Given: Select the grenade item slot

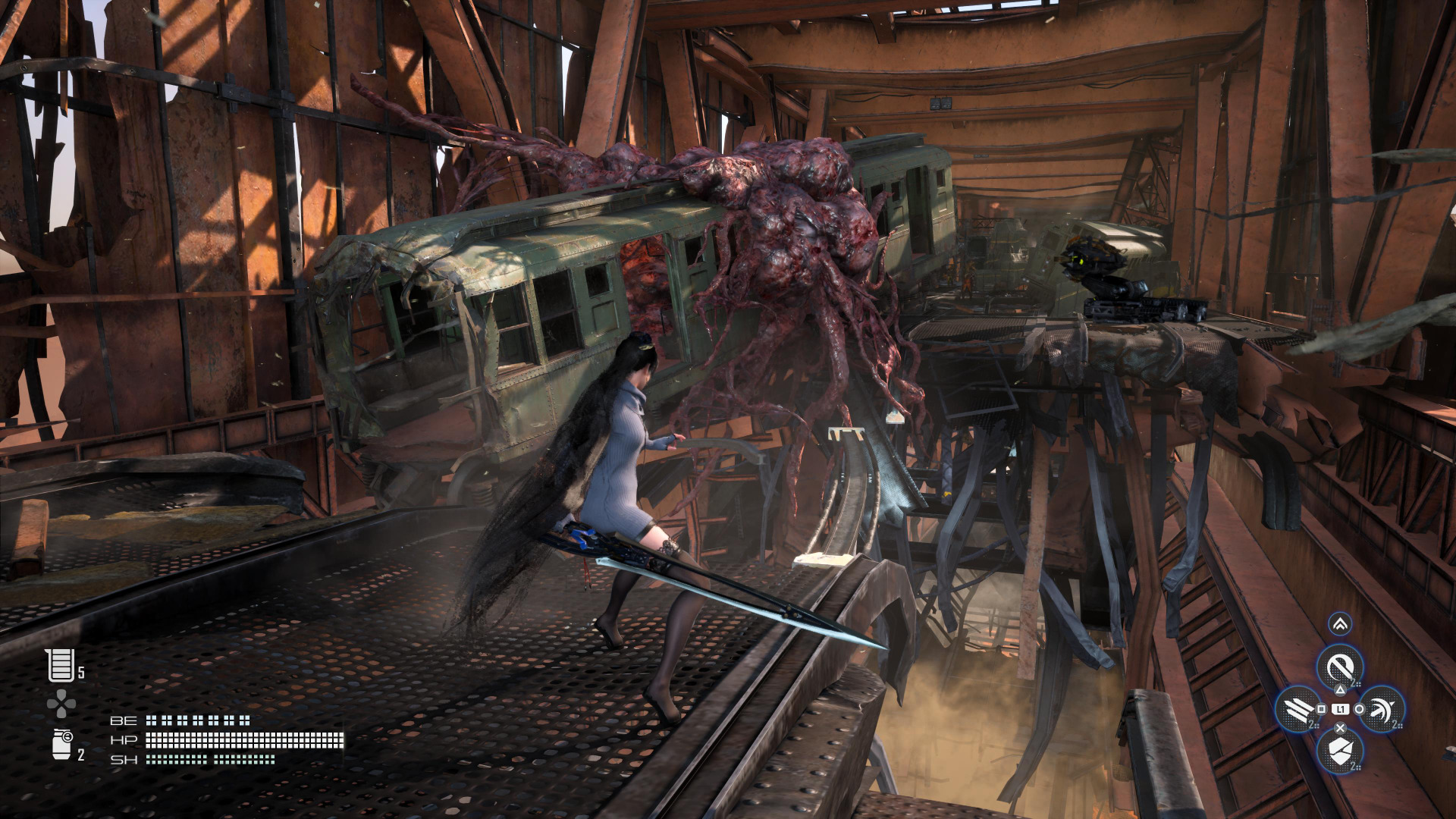Looking at the screenshot, I should pos(61,745).
